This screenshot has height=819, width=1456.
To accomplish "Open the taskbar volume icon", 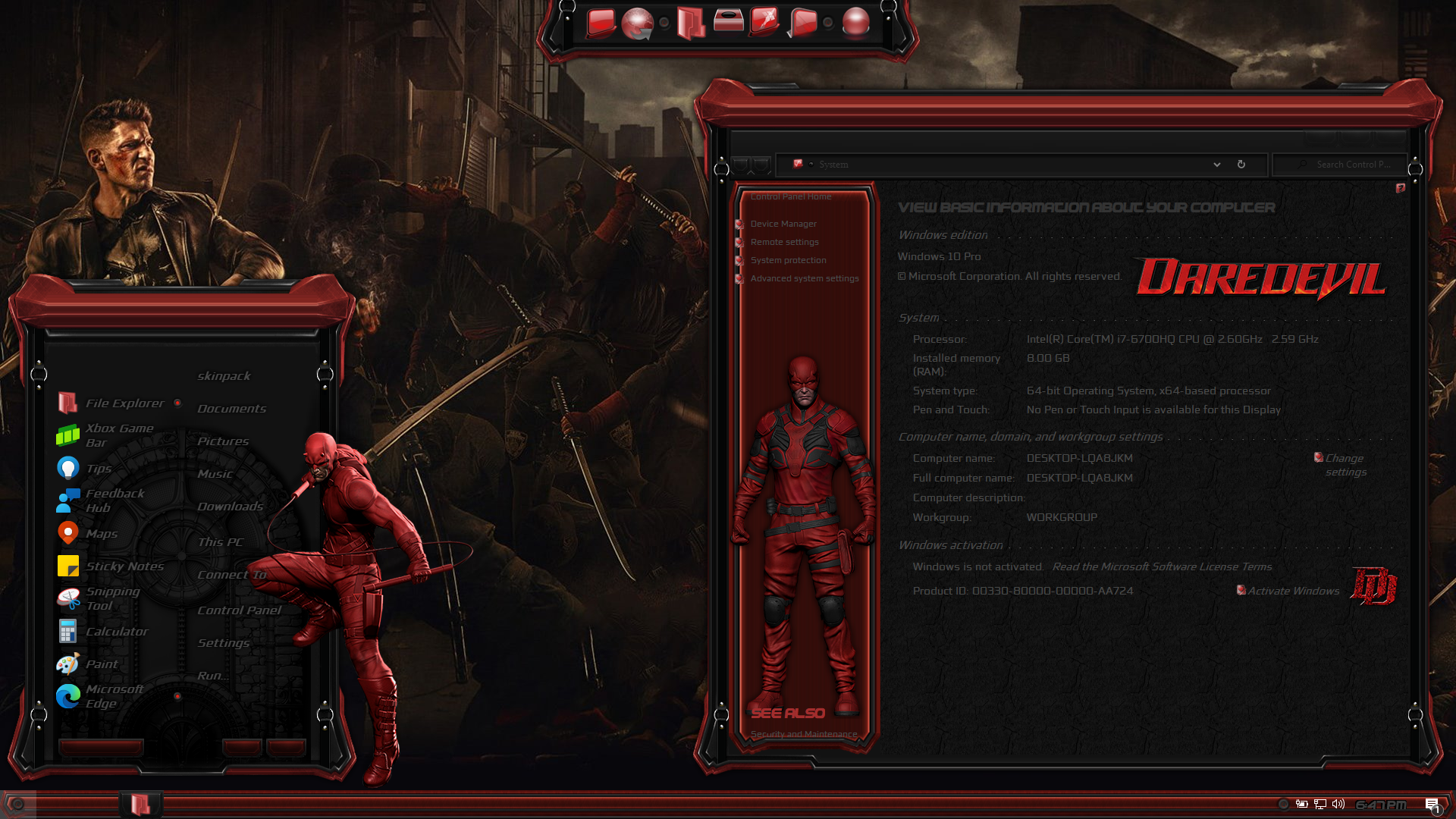I will (1338, 804).
